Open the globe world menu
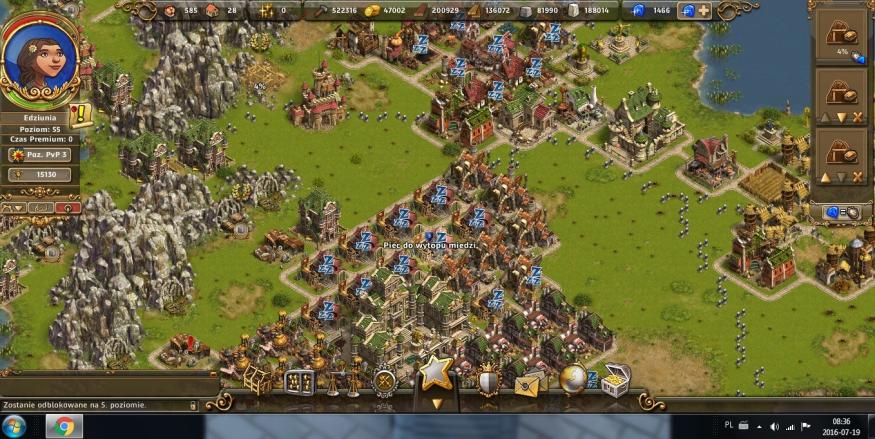Viewport: 875px width, 439px height. tap(573, 378)
